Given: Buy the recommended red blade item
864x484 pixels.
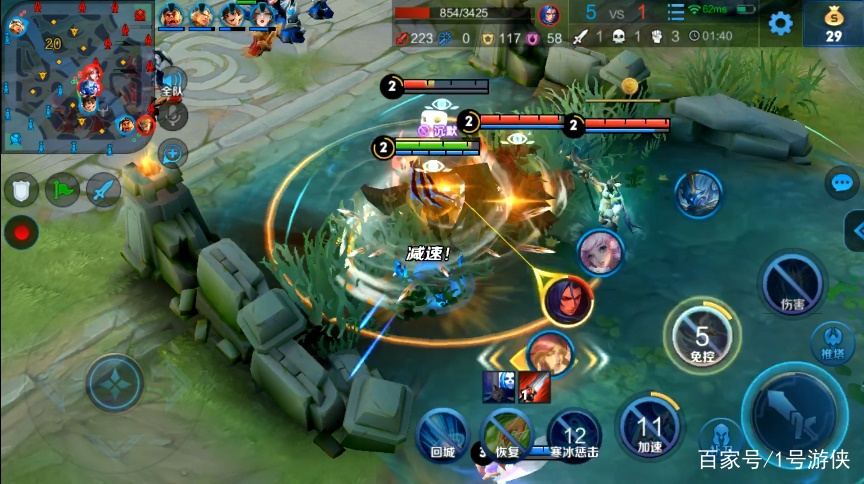Looking at the screenshot, I should [x=534, y=387].
